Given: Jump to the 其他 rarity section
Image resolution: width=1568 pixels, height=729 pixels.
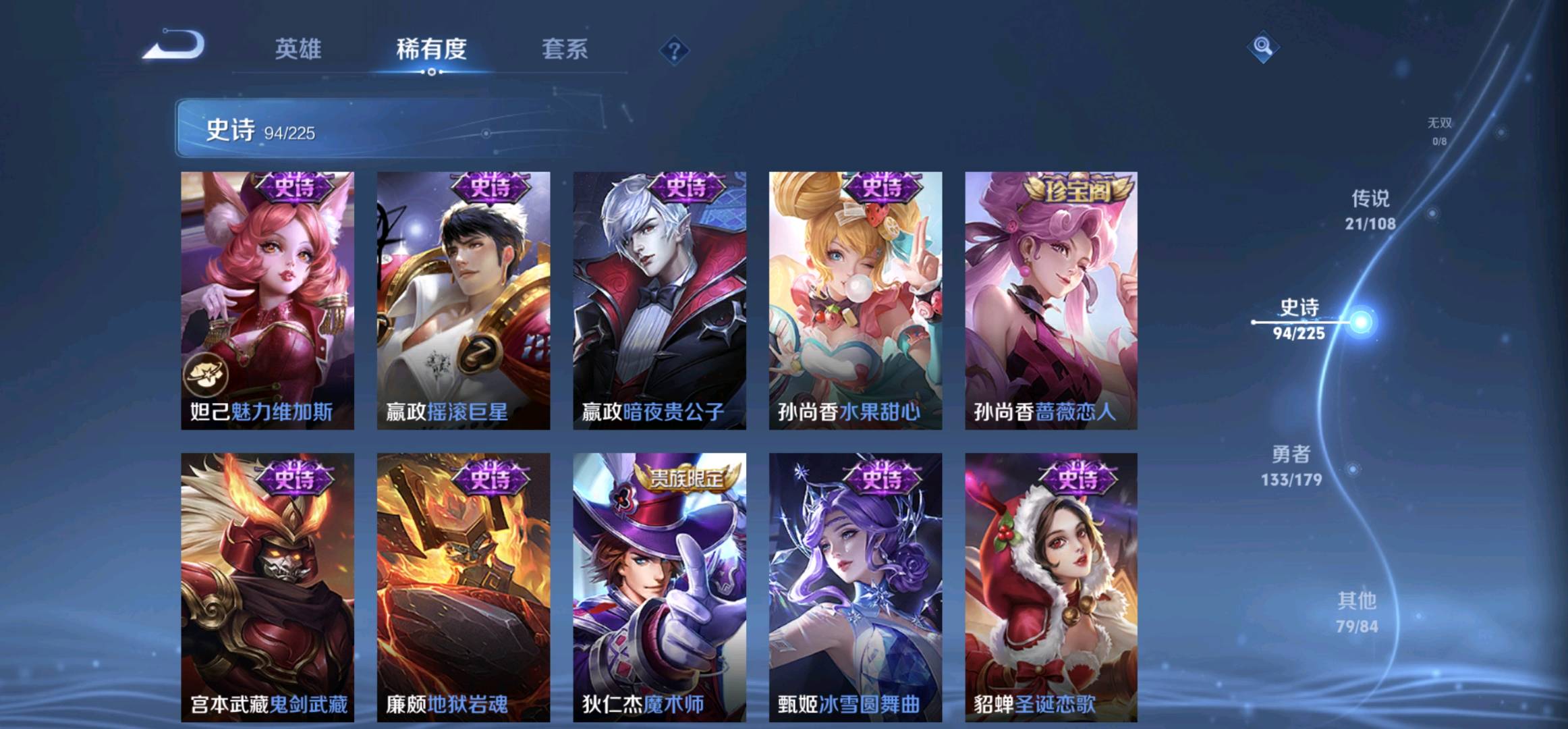Looking at the screenshot, I should [1357, 612].
